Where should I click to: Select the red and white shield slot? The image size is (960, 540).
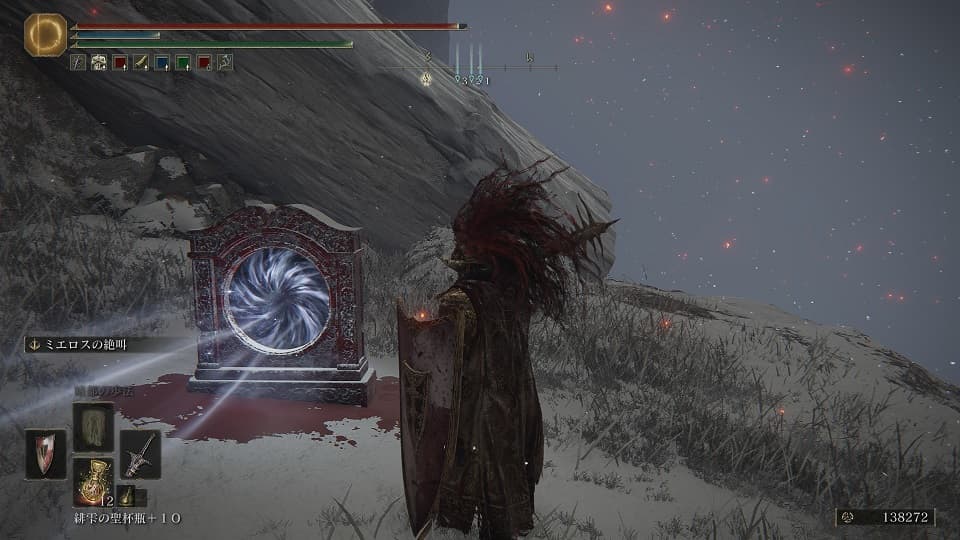(45, 454)
